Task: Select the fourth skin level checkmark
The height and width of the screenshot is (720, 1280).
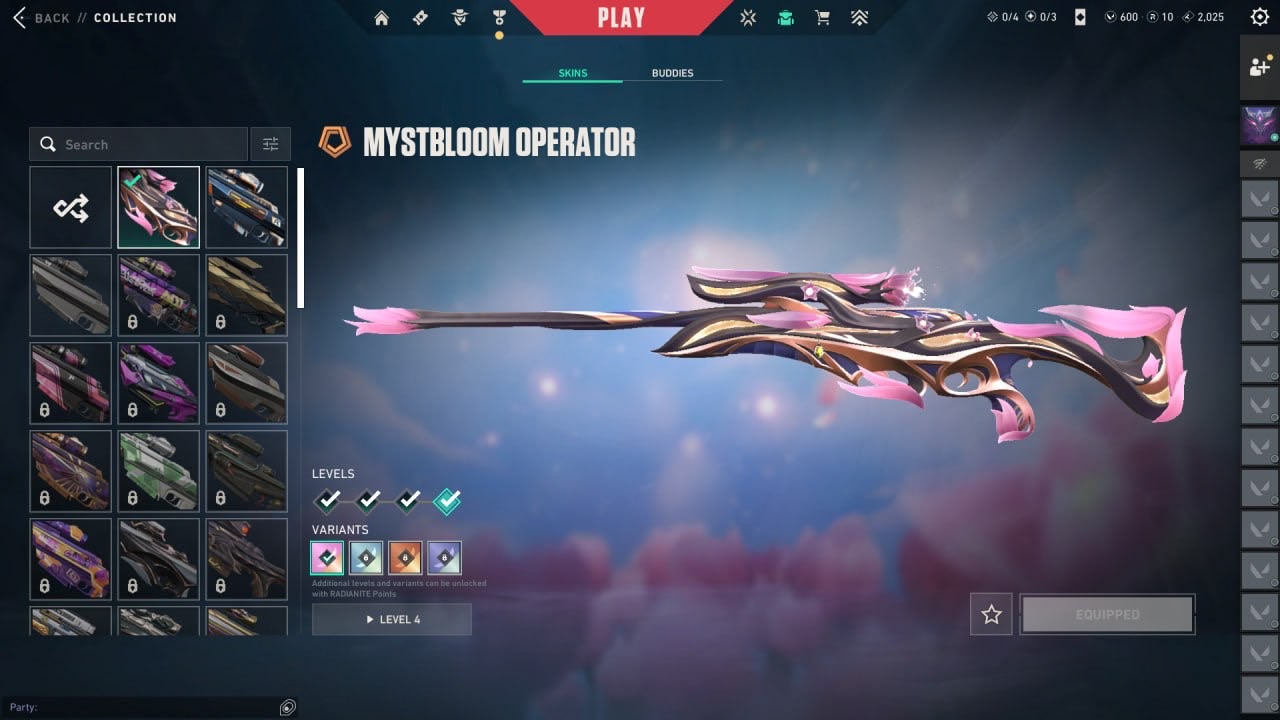Action: click(447, 501)
